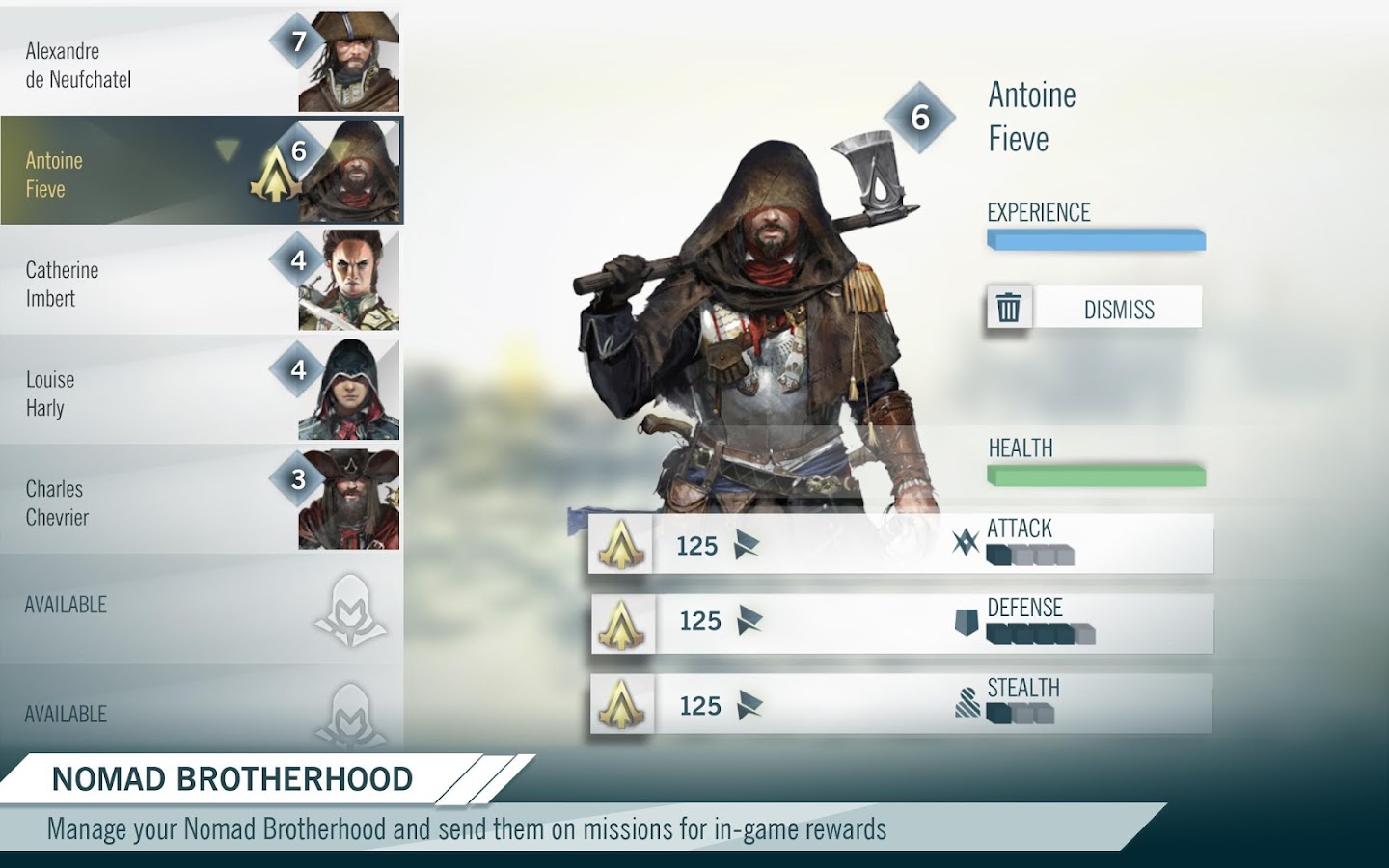Image resolution: width=1389 pixels, height=868 pixels.
Task: Open Alexandre de Neufchatel's recruit entry
Action: click(x=145, y=61)
